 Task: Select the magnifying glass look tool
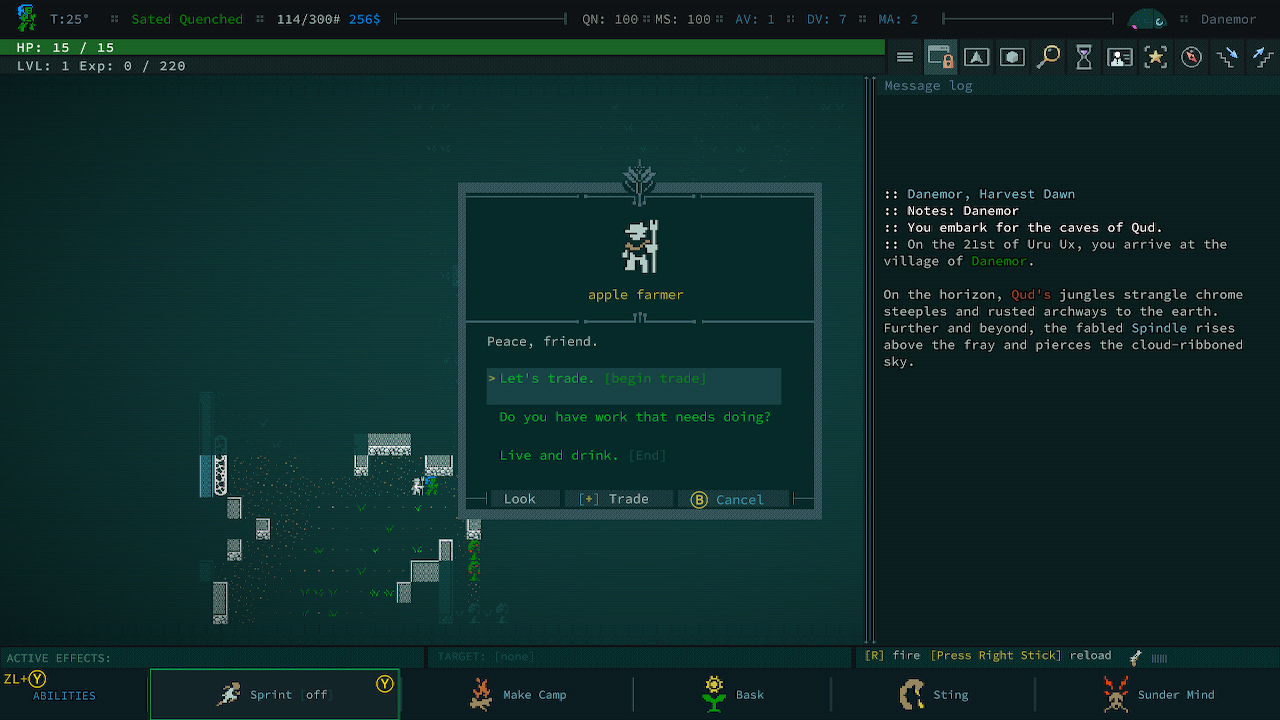[1048, 57]
